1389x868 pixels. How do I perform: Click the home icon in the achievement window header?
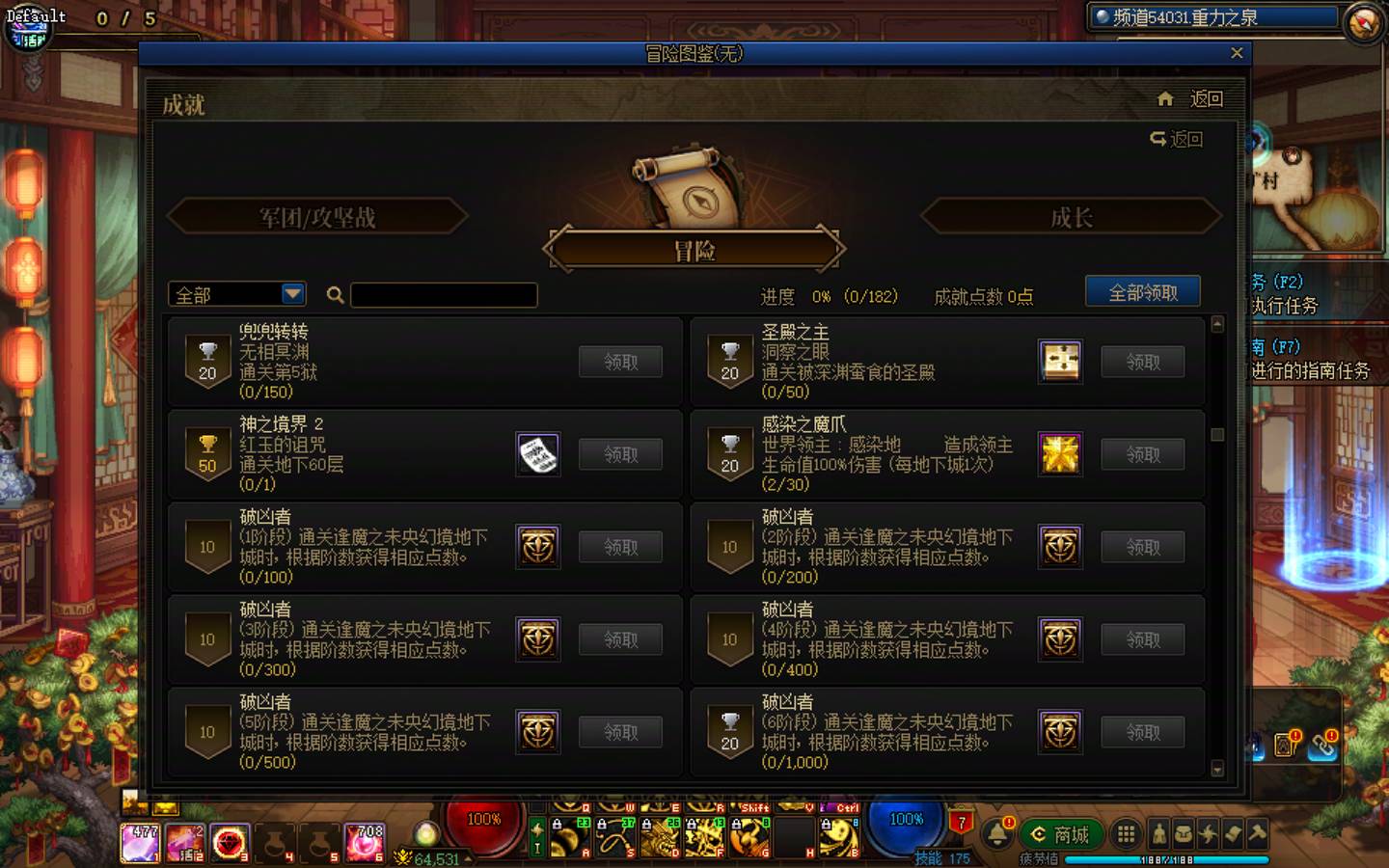point(1164,98)
